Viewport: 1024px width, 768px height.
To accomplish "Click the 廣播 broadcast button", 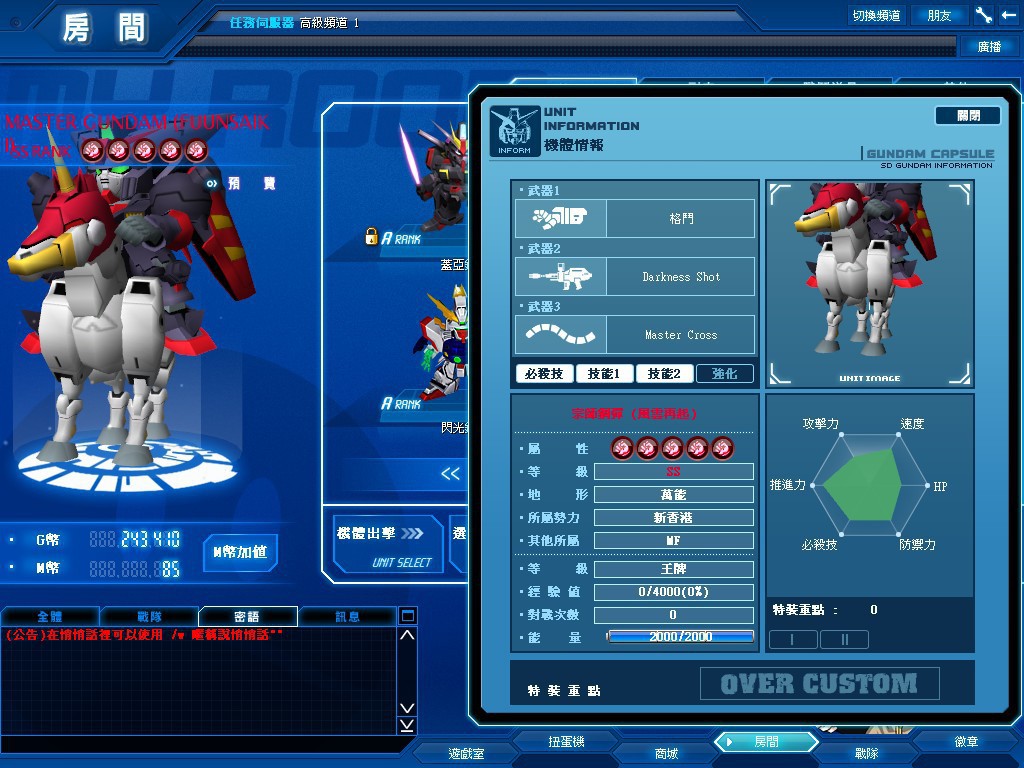I will 989,46.
